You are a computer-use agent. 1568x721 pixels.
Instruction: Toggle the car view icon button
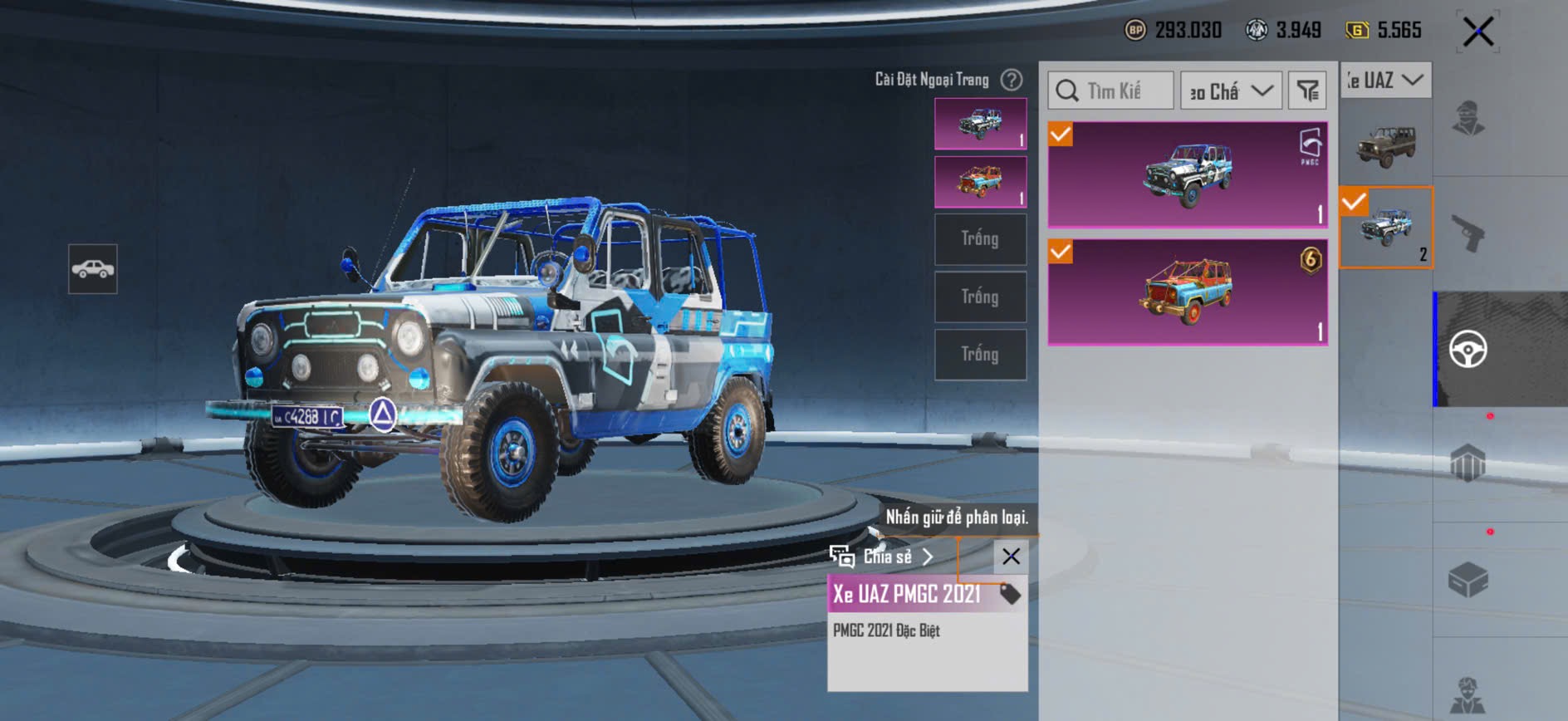click(x=93, y=269)
